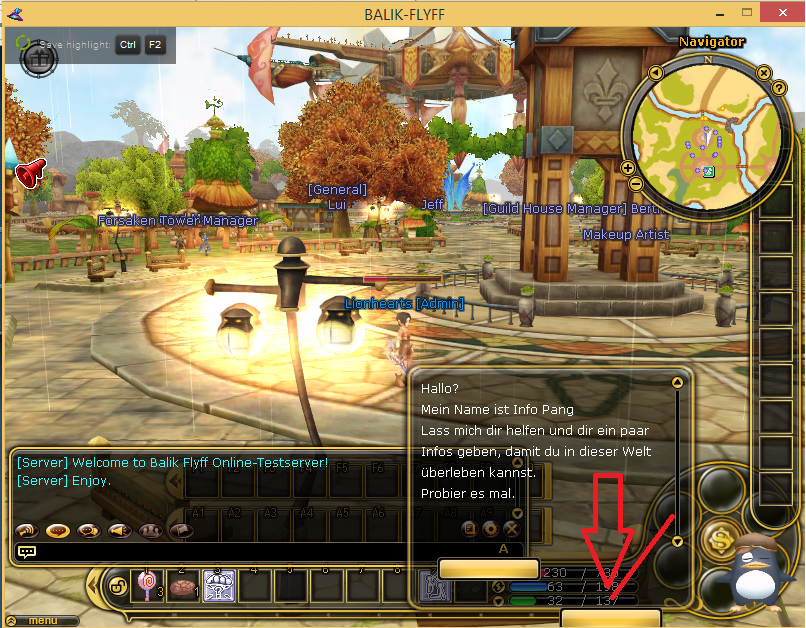Image resolution: width=806 pixels, height=628 pixels.
Task: Toggle the hotbar lock icon
Action: tap(117, 585)
